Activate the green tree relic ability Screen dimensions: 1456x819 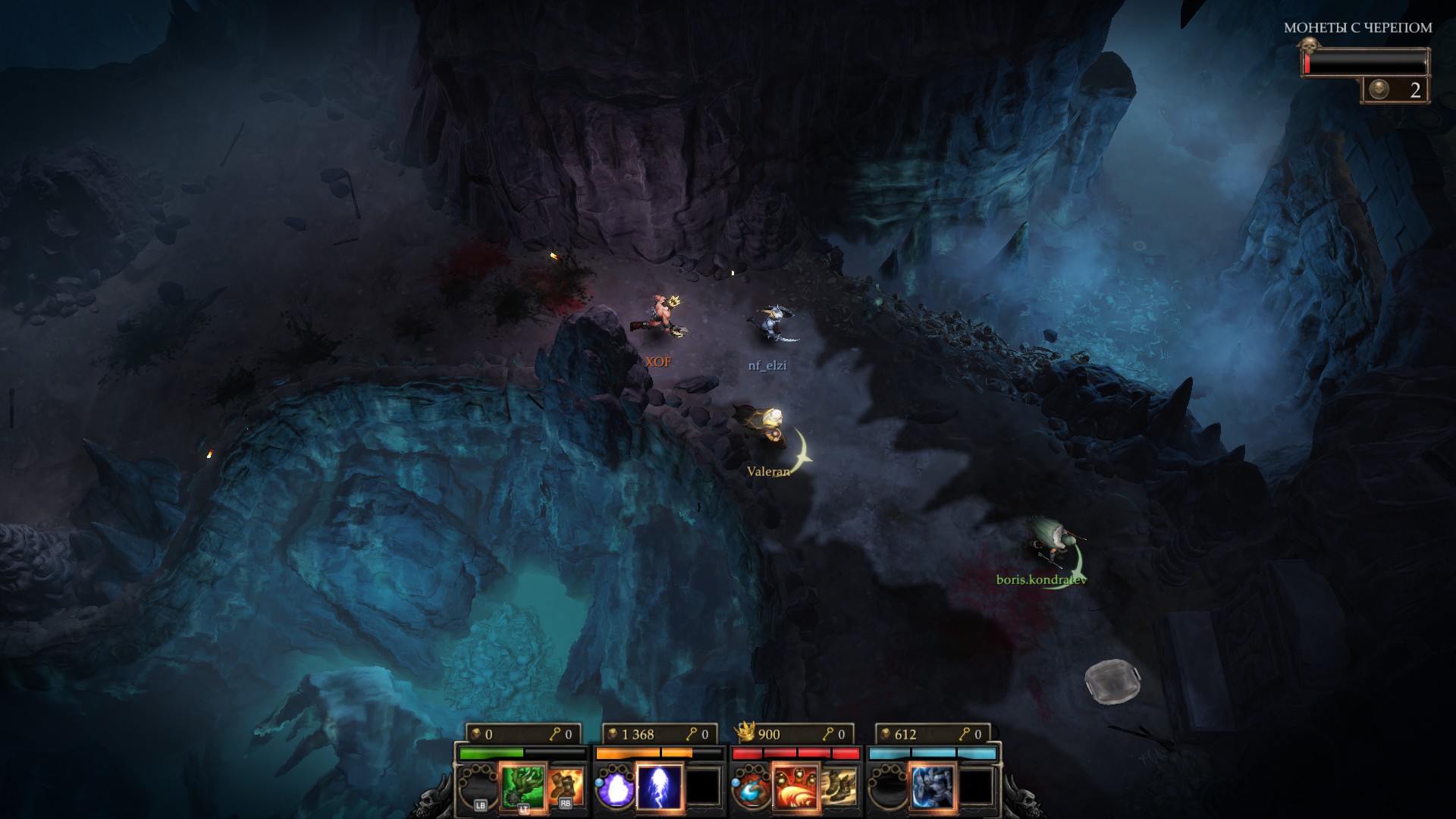pos(523,786)
